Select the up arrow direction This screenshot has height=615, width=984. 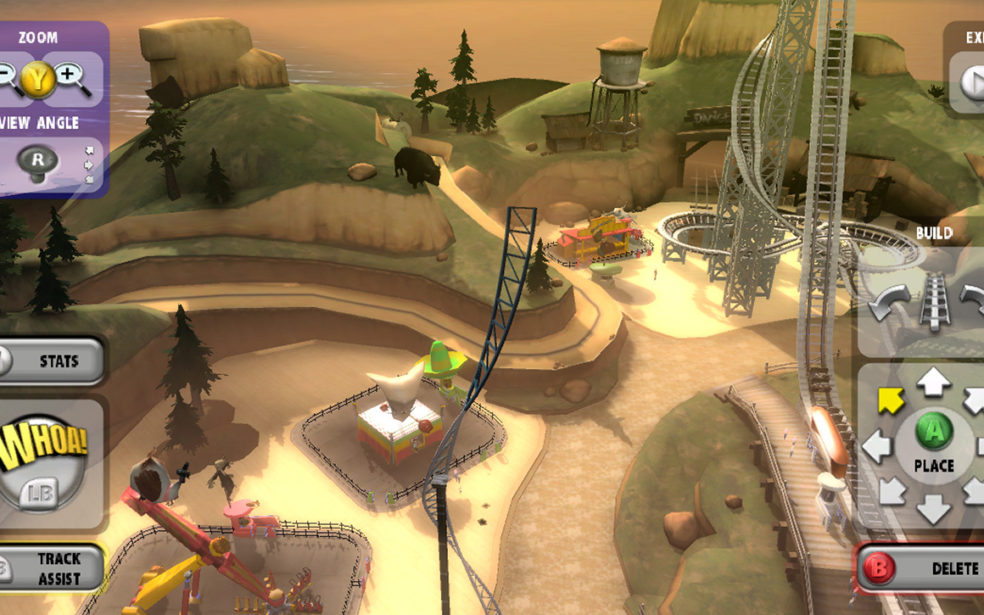click(x=933, y=380)
